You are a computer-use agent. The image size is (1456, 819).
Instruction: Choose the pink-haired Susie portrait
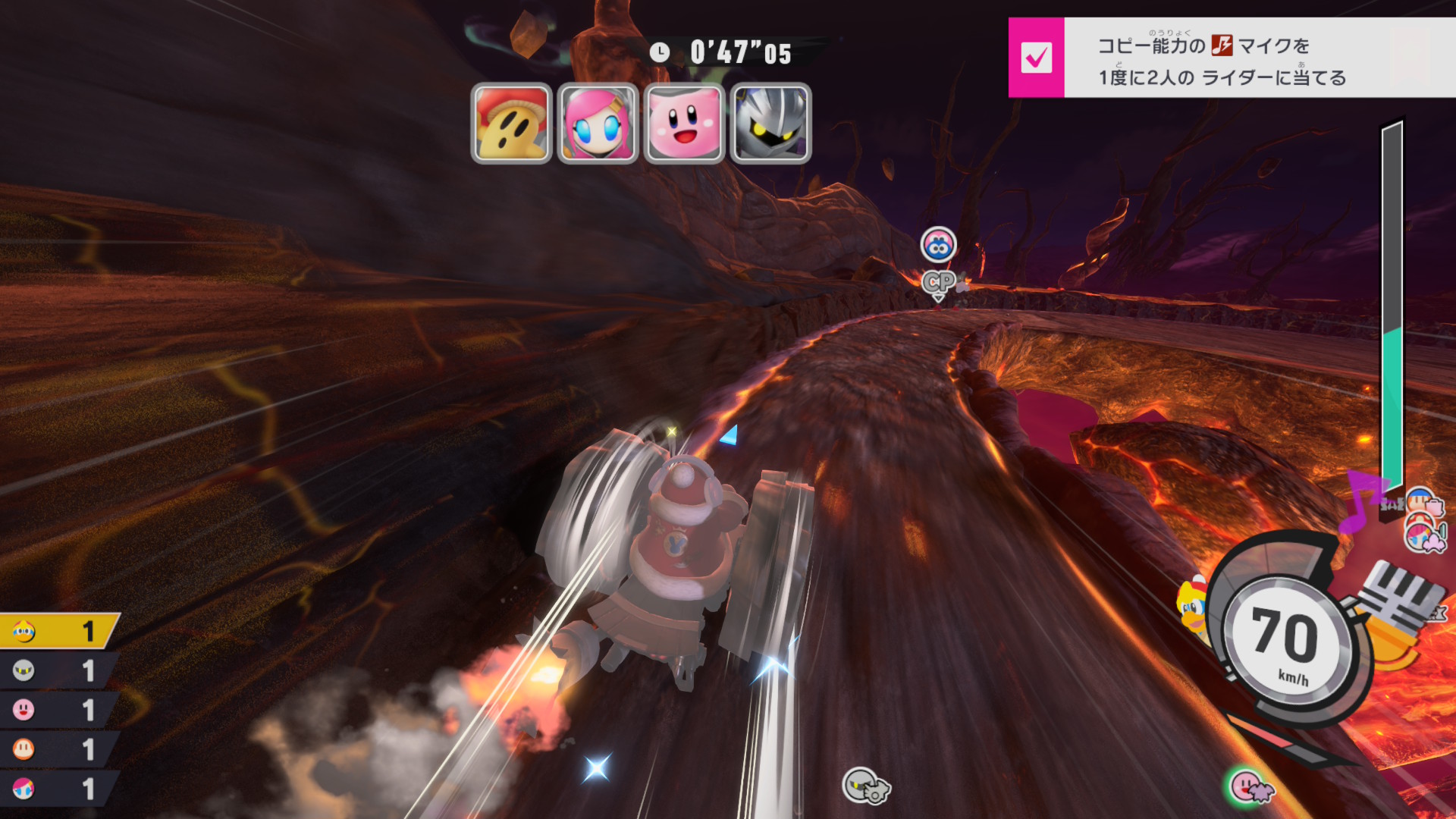(x=598, y=123)
